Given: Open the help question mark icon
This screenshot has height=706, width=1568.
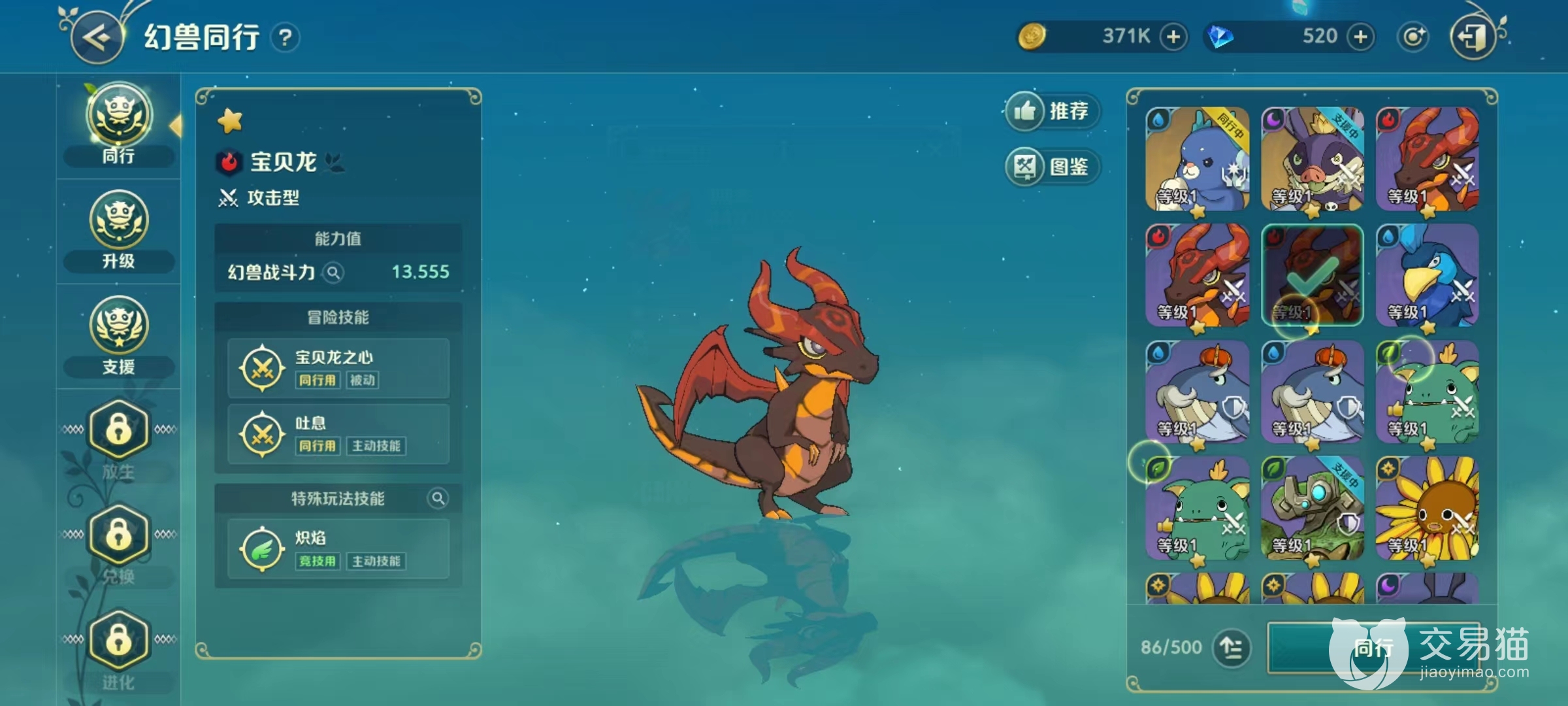Looking at the screenshot, I should point(285,38).
